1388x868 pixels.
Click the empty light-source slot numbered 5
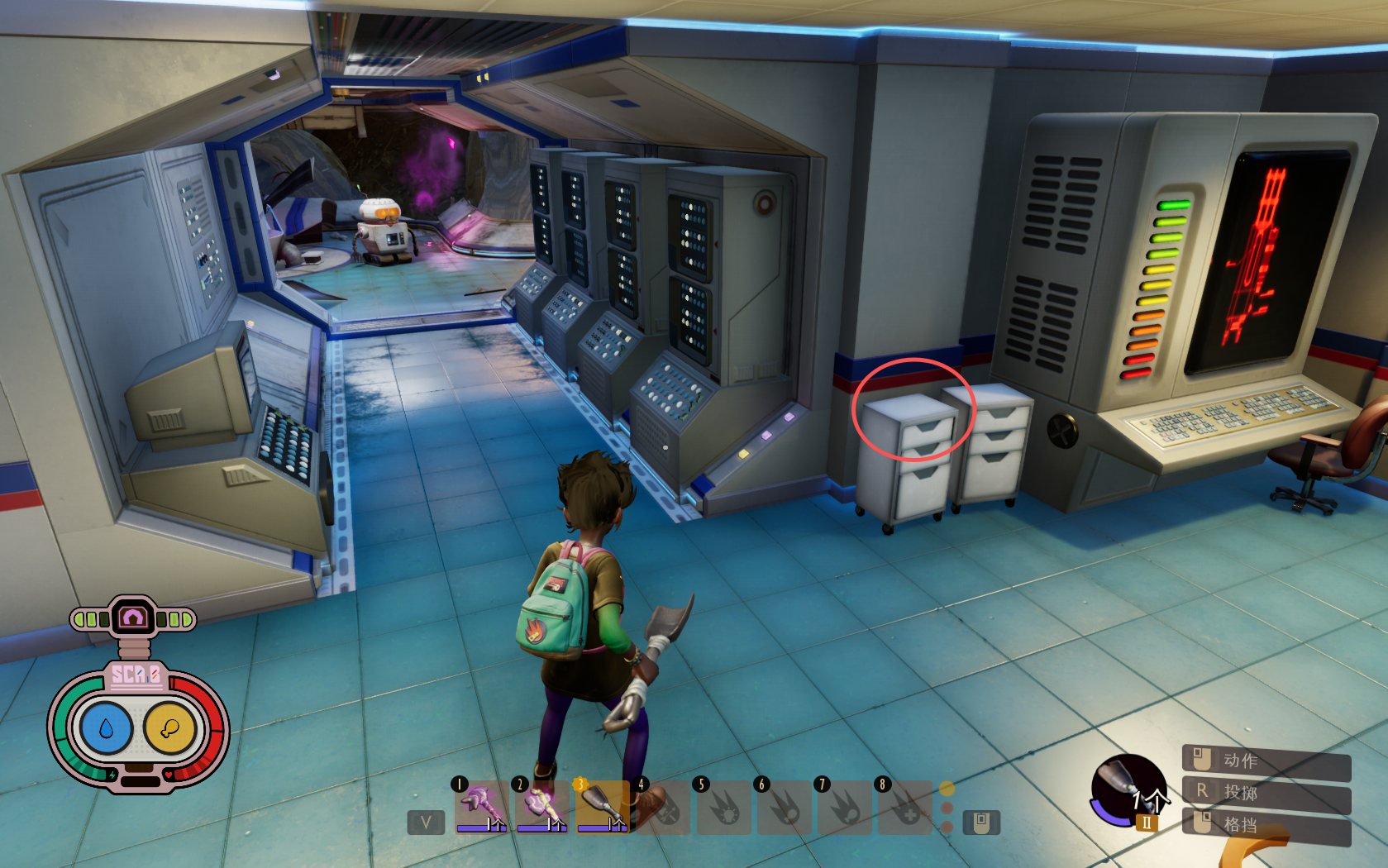724,808
